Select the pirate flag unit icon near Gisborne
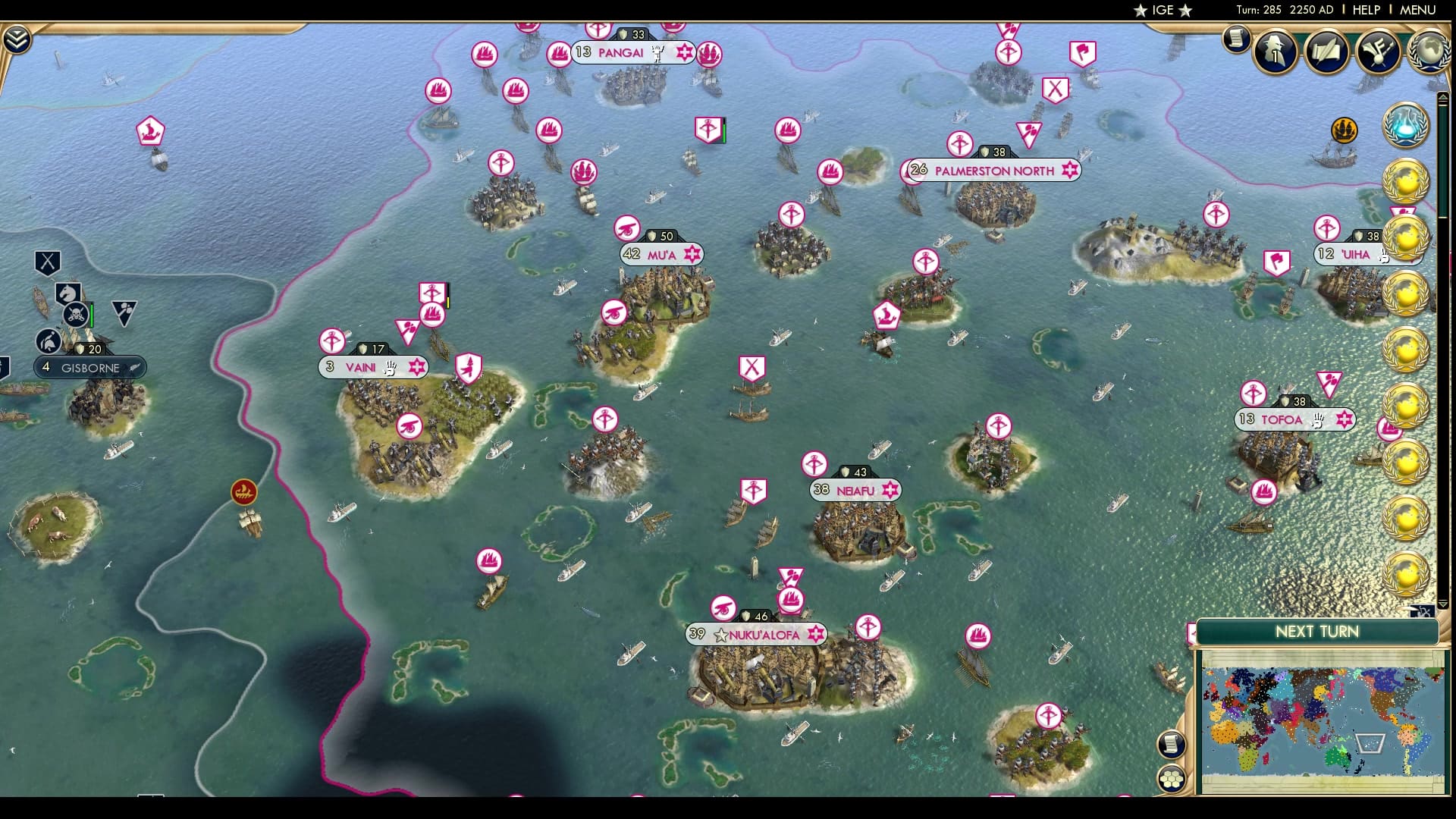Viewport: 1456px width, 819px height. [76, 314]
